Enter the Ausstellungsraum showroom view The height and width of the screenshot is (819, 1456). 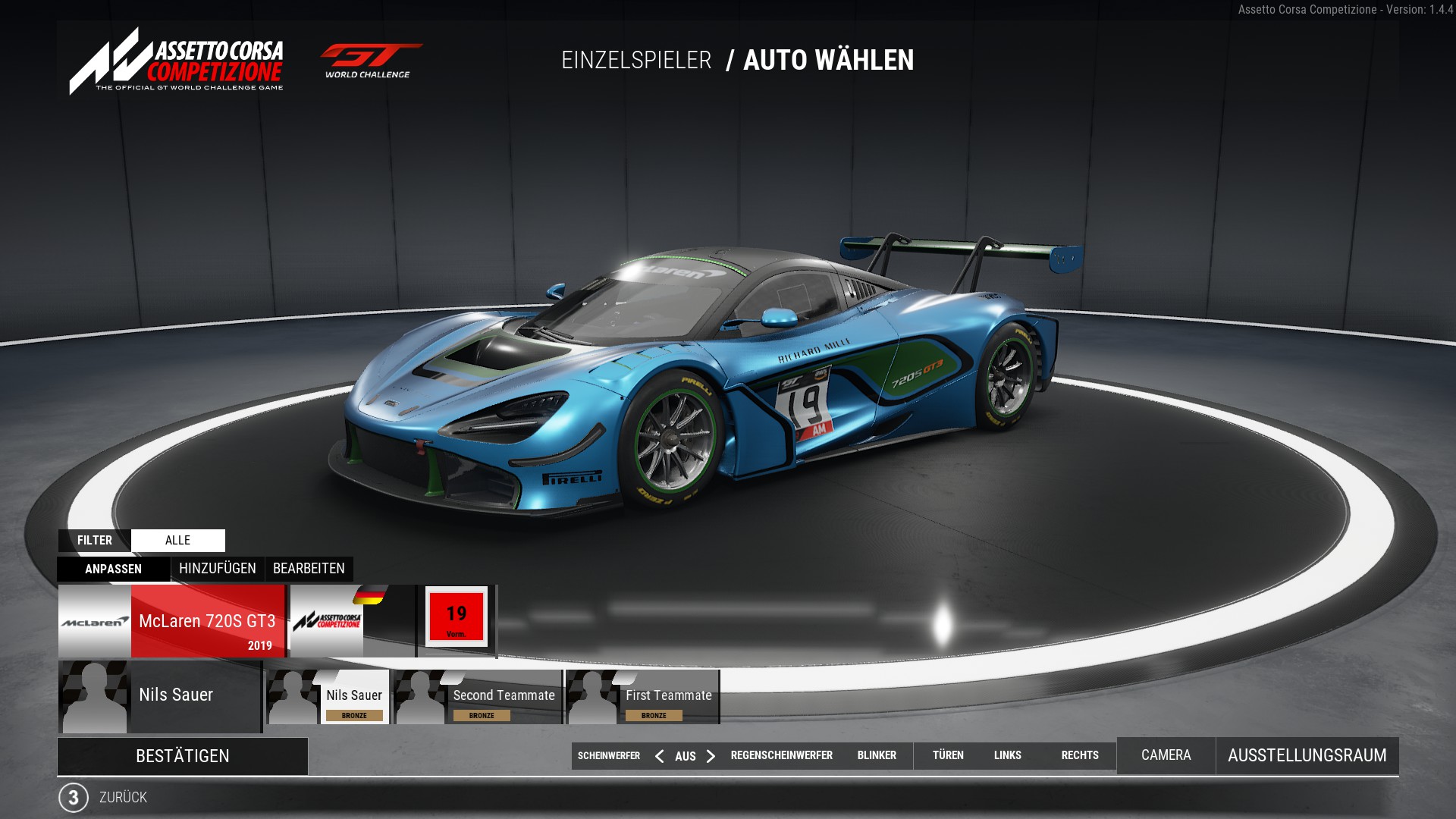coord(1307,755)
